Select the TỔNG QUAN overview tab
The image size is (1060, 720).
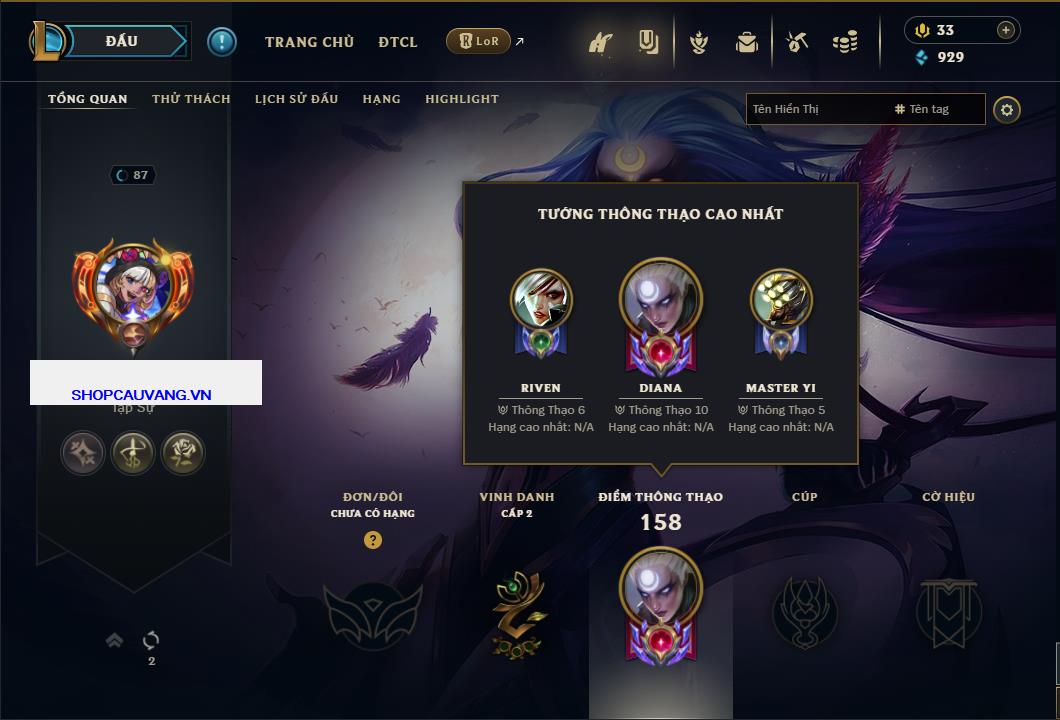(x=88, y=99)
